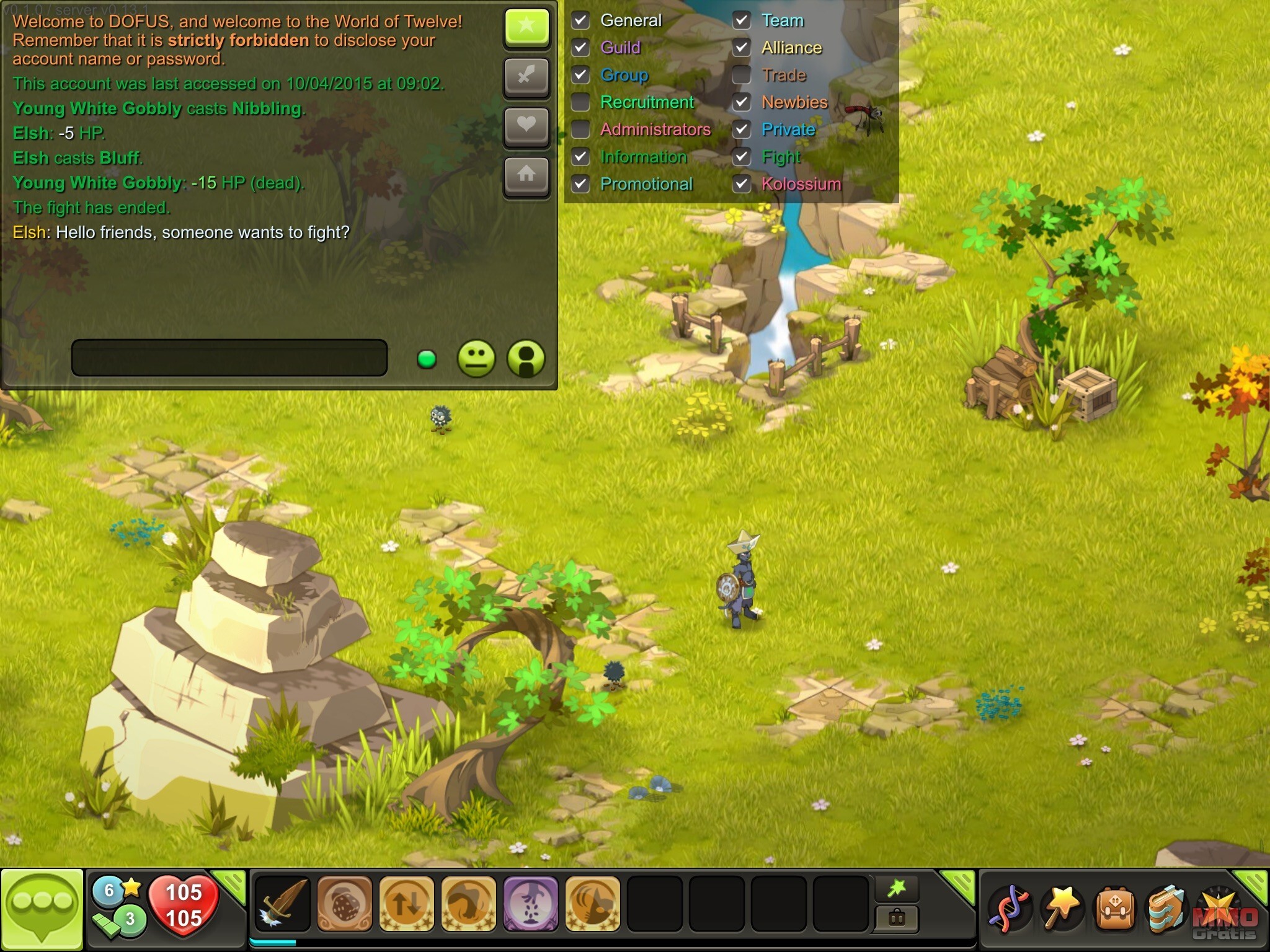The width and height of the screenshot is (1270, 952).
Task: Switch to the heart chat tab
Action: pos(526,126)
